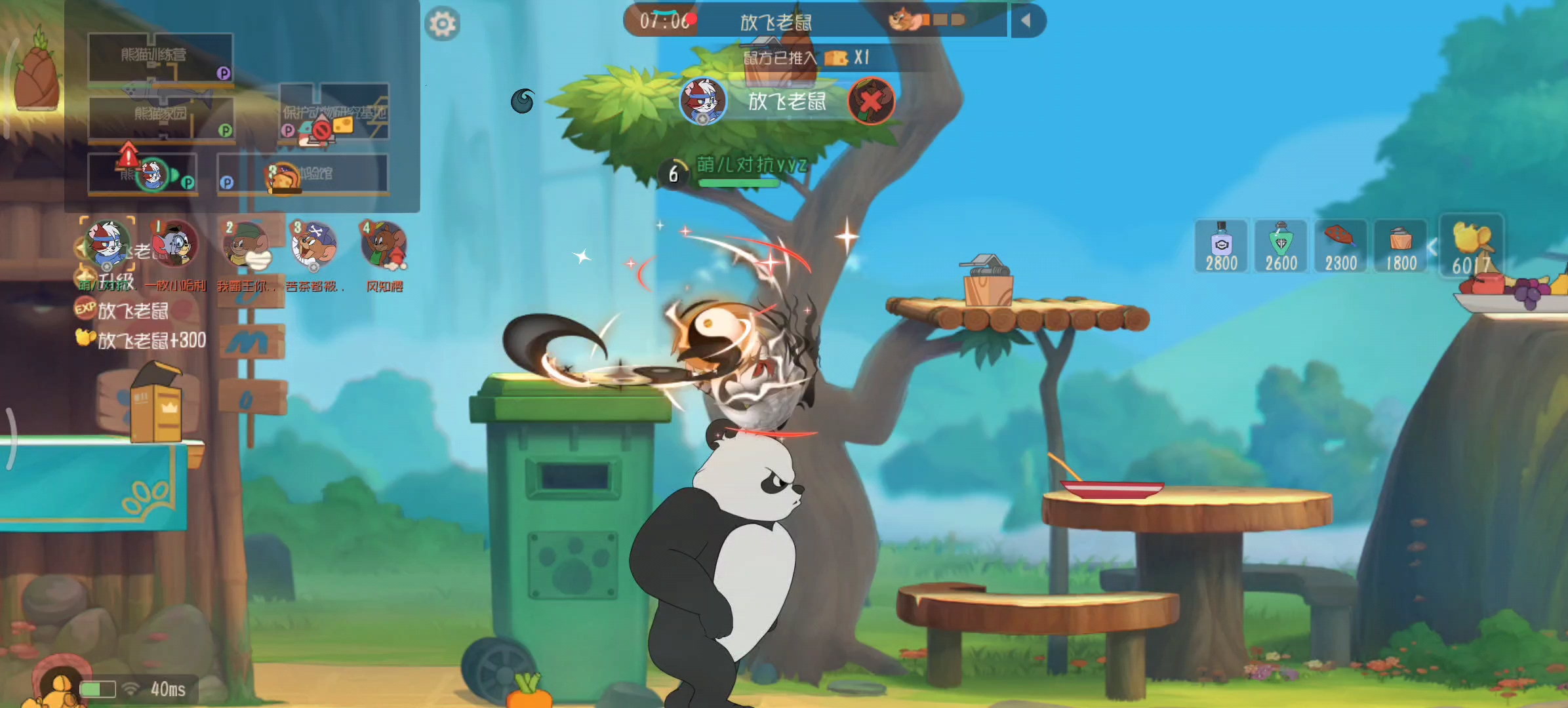The image size is (1568, 708).
Task: Collapse the top status bar arrow
Action: pos(1026,21)
